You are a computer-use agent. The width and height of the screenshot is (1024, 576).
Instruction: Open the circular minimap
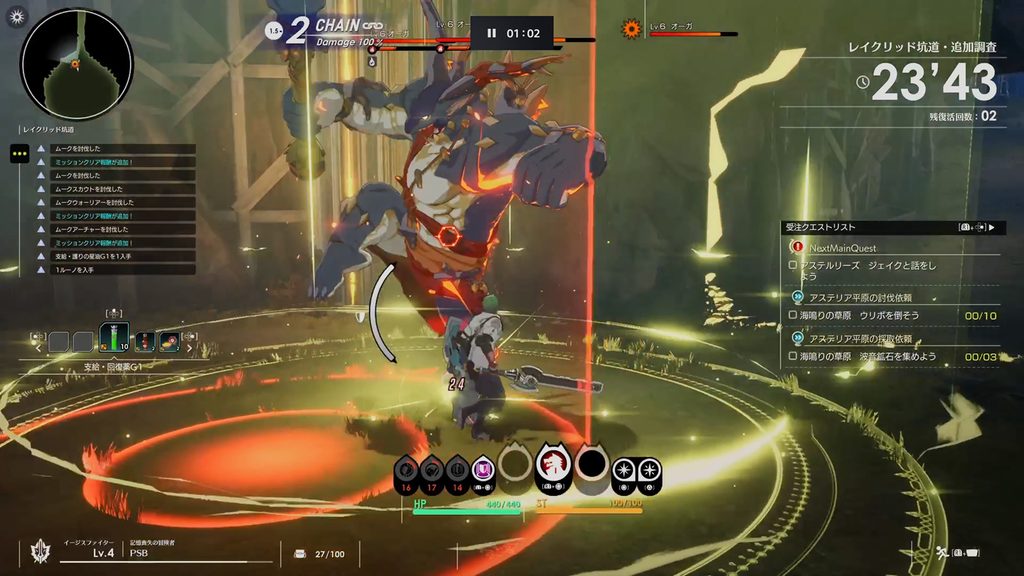pyautogui.click(x=77, y=66)
